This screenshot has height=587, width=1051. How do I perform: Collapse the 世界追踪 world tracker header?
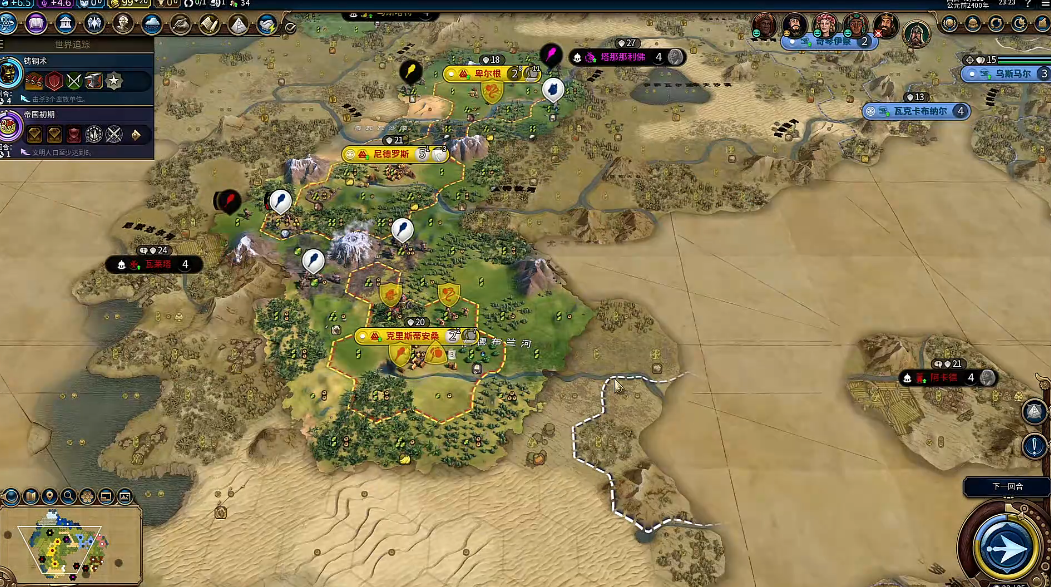pyautogui.click(x=76, y=45)
